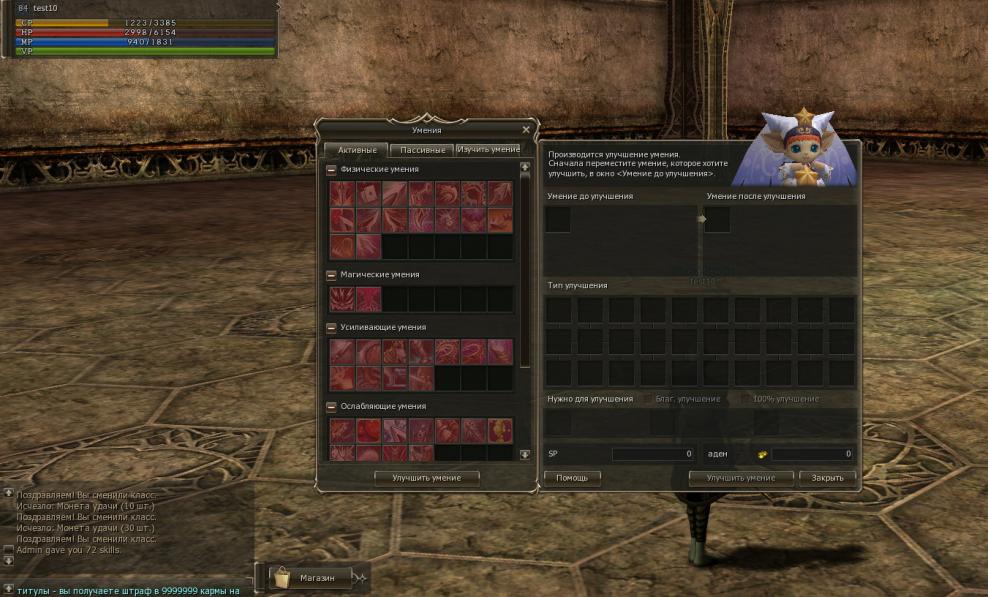Image resolution: width=988 pixels, height=597 pixels.
Task: Collapse the Усиливающие умения section
Action: click(332, 328)
